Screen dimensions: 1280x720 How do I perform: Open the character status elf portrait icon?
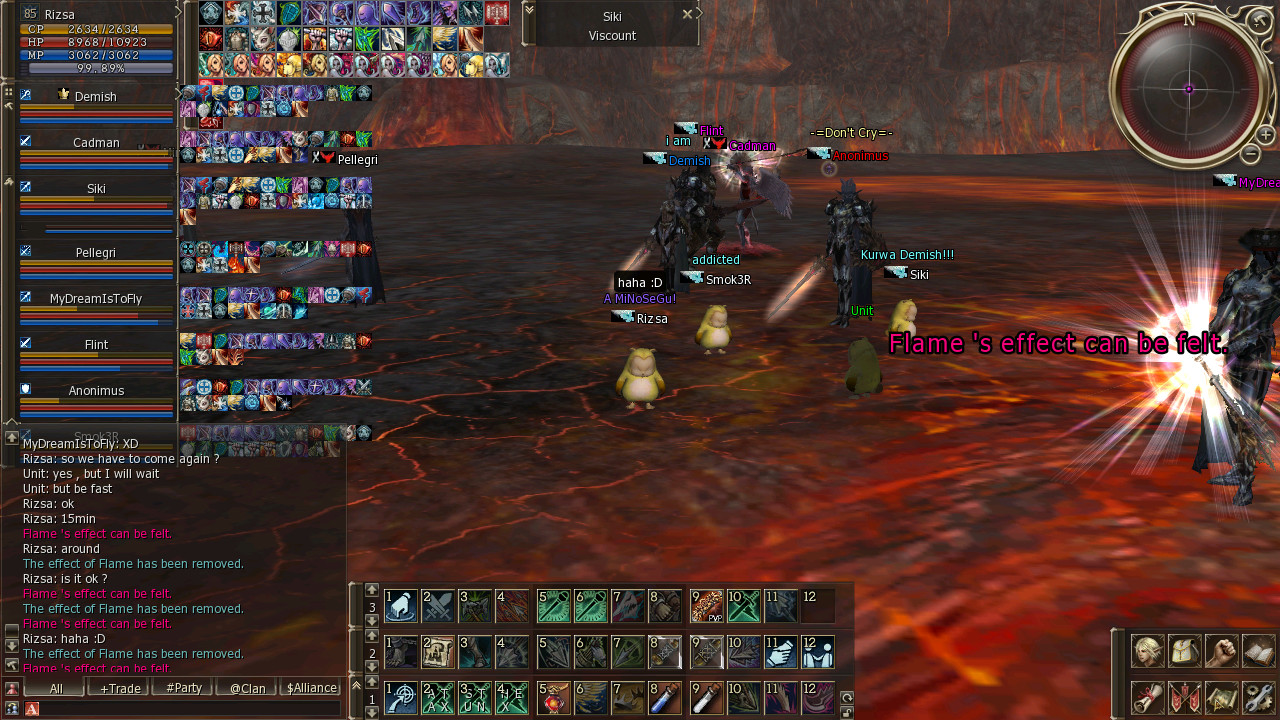click(x=1147, y=651)
